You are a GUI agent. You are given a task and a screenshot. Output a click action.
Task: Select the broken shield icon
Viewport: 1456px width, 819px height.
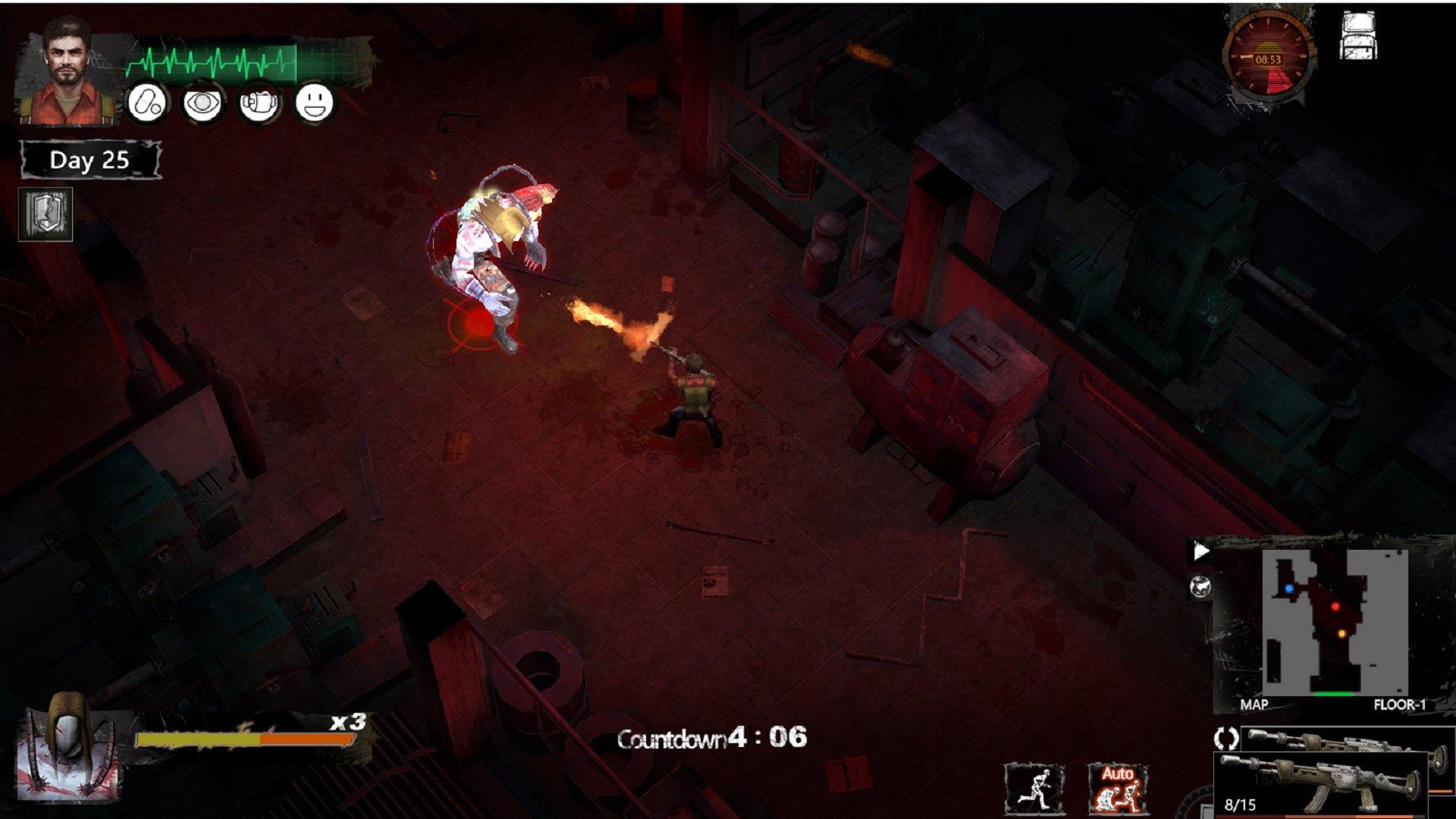pyautogui.click(x=45, y=215)
